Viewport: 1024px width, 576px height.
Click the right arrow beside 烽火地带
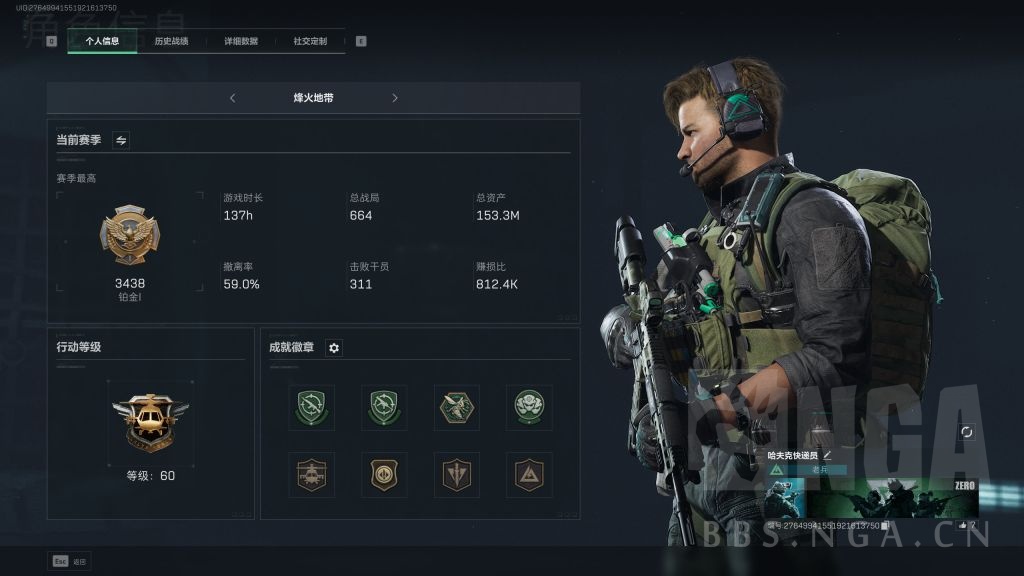395,98
